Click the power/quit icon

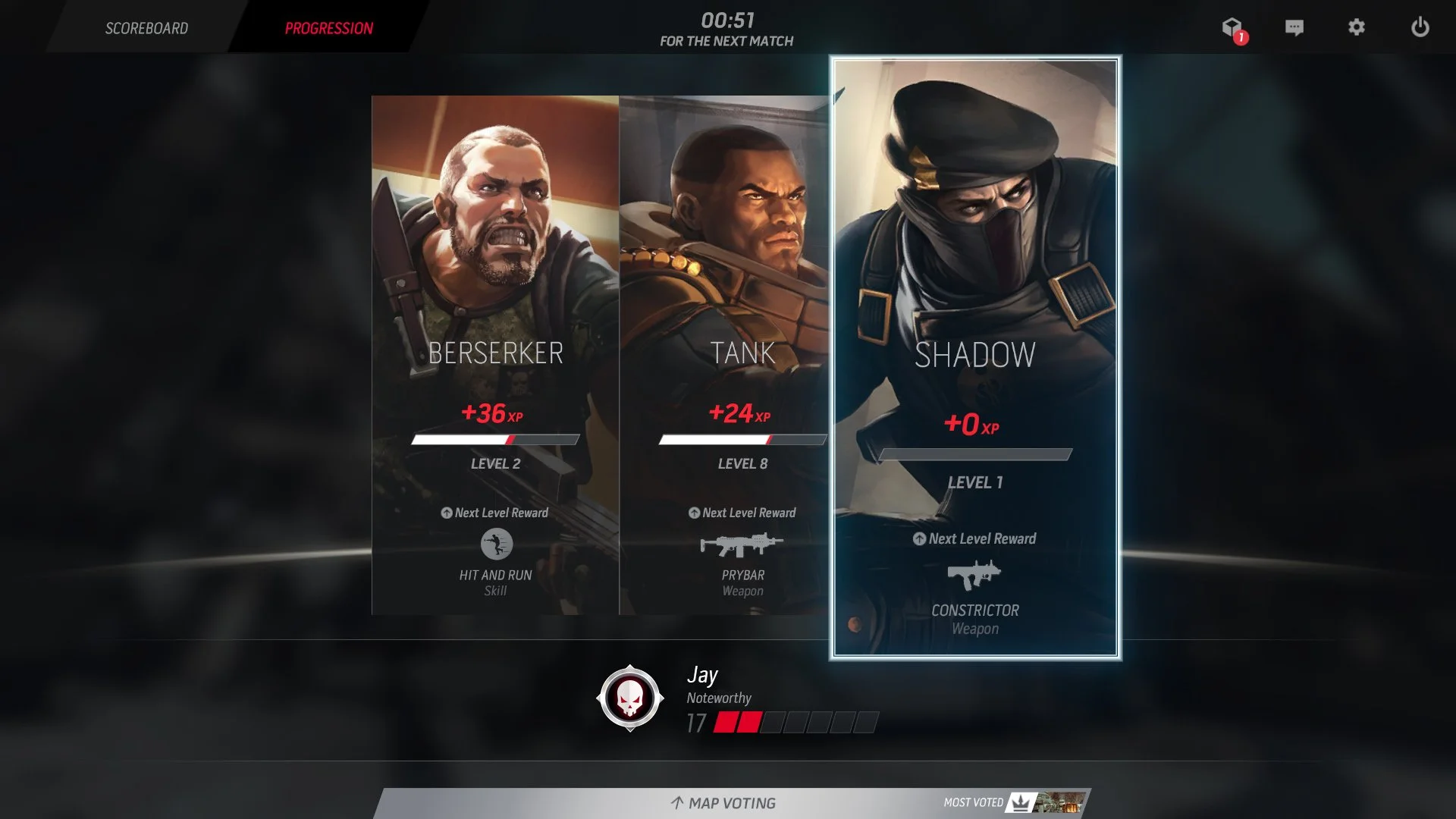tap(1420, 28)
